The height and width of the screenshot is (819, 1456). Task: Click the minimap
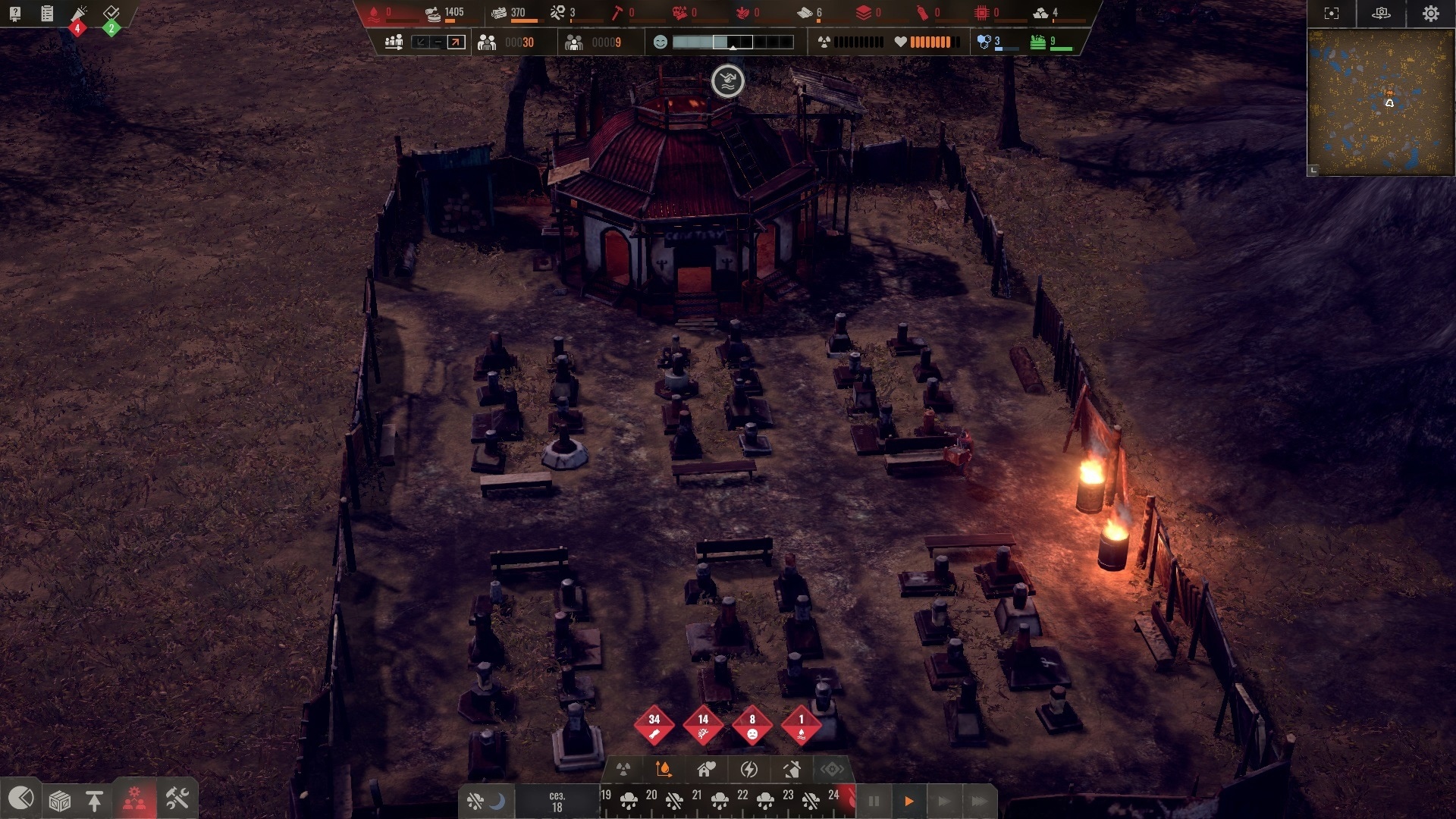[x=1380, y=102]
